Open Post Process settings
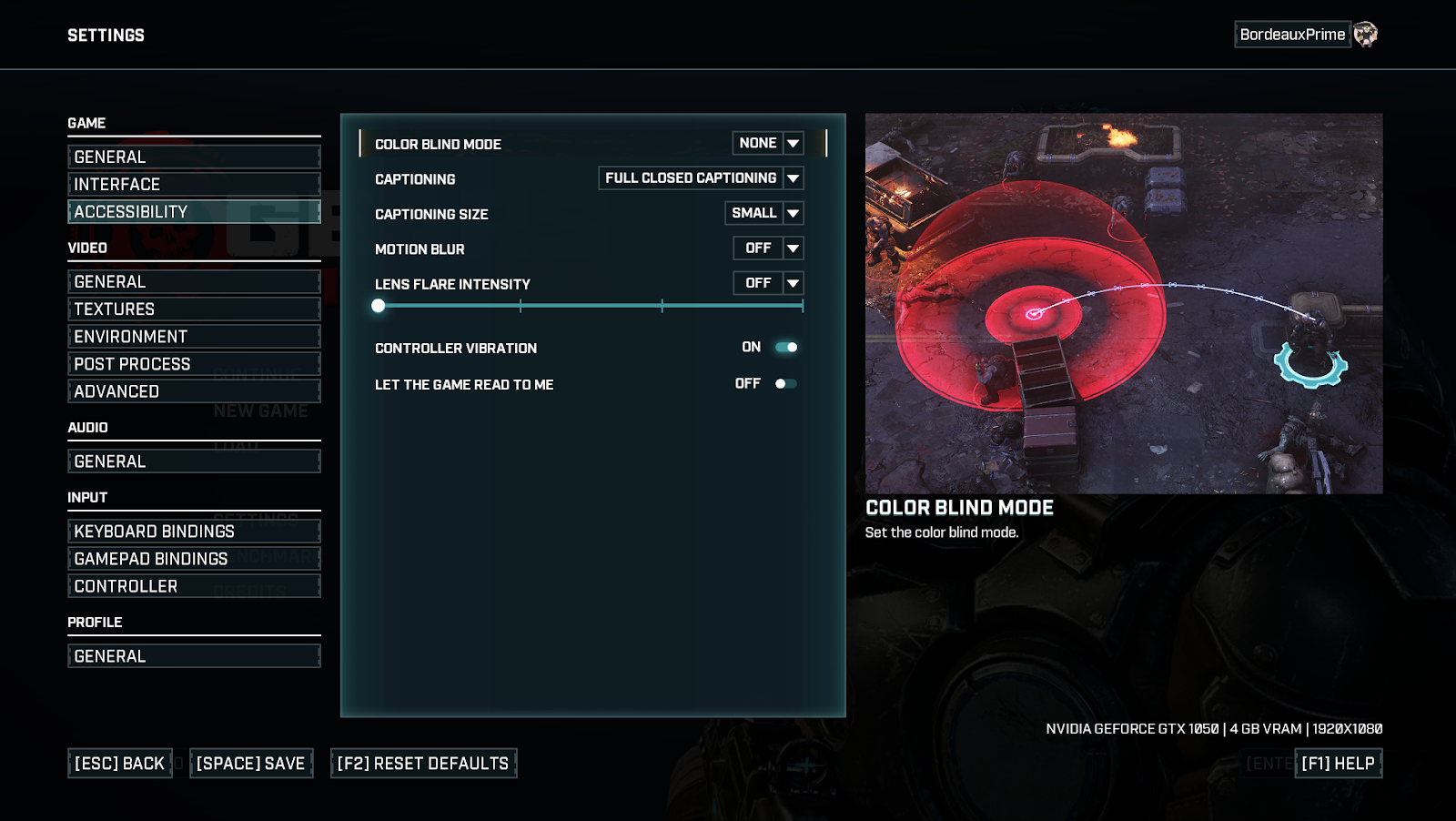 point(194,364)
